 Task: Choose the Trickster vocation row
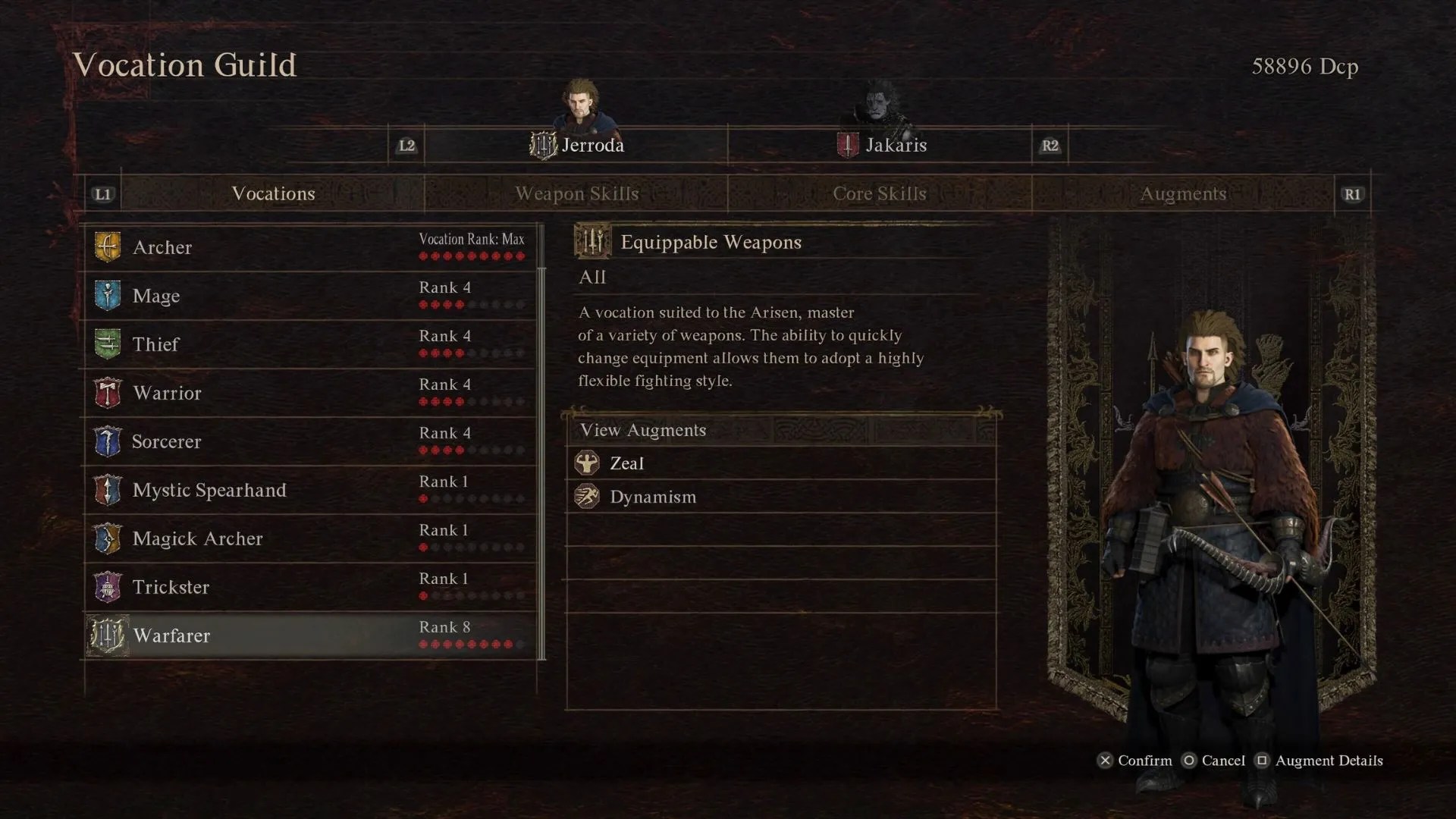[310, 587]
